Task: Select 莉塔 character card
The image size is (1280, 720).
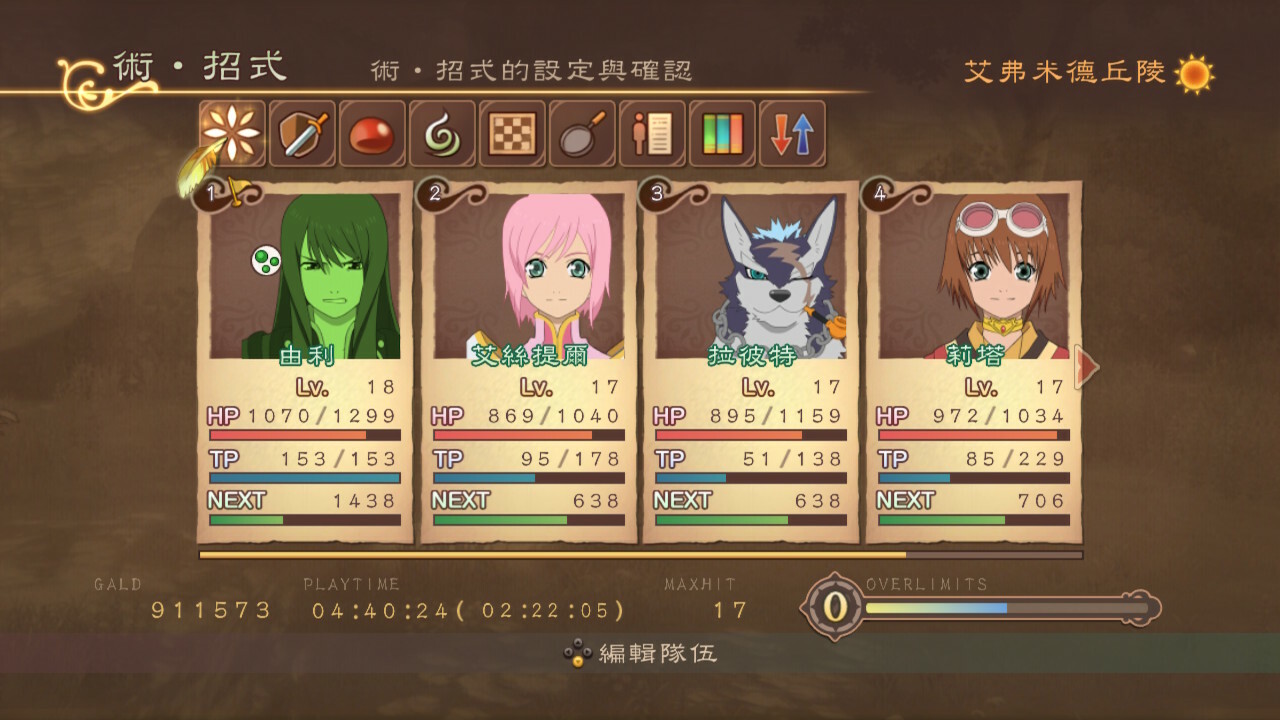Action: pyautogui.click(x=973, y=362)
